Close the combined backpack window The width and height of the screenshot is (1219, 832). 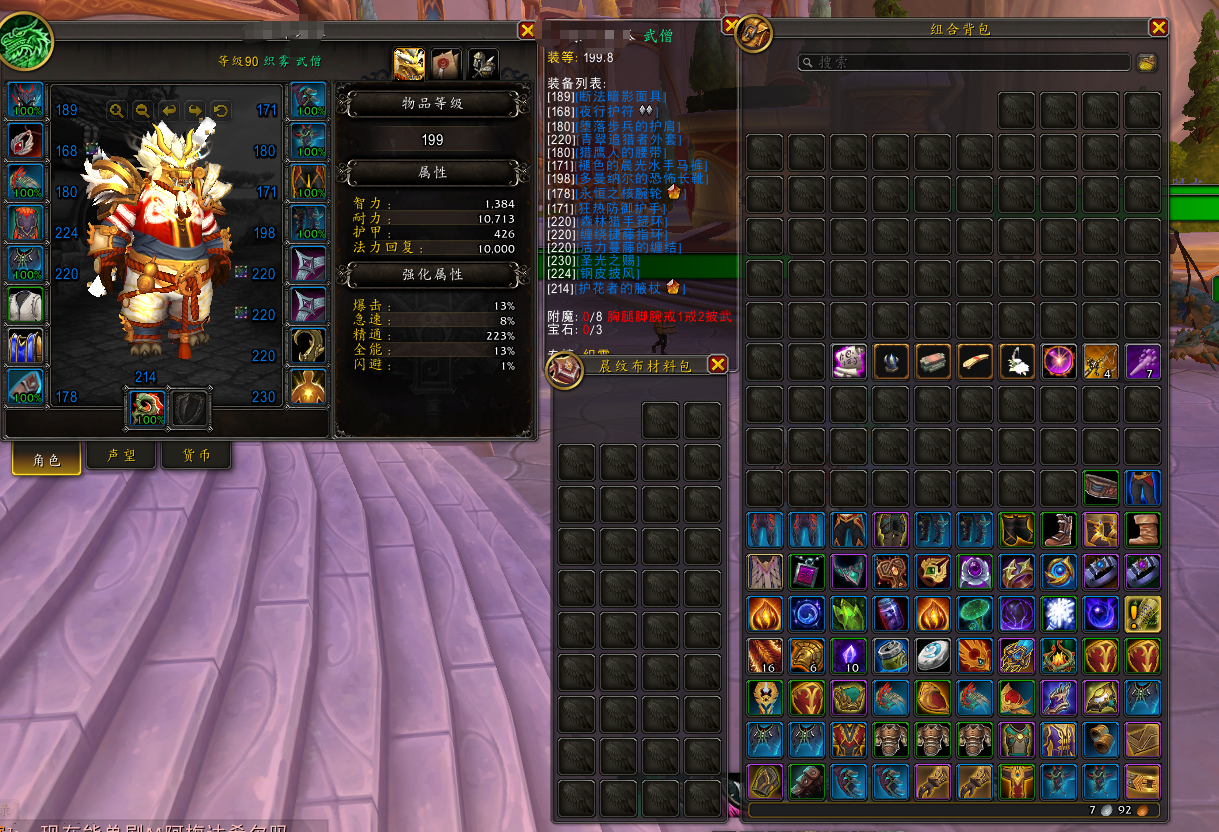[1158, 28]
